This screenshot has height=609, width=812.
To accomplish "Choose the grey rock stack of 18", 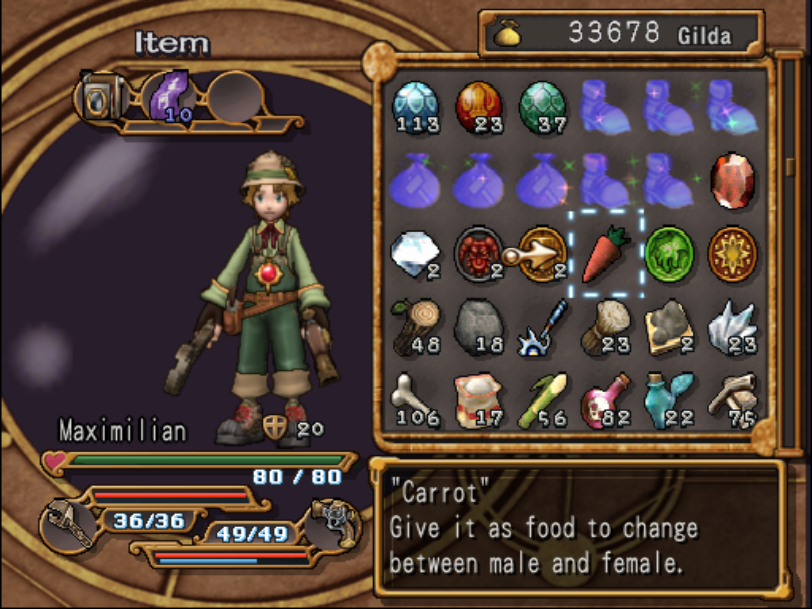I will (478, 327).
